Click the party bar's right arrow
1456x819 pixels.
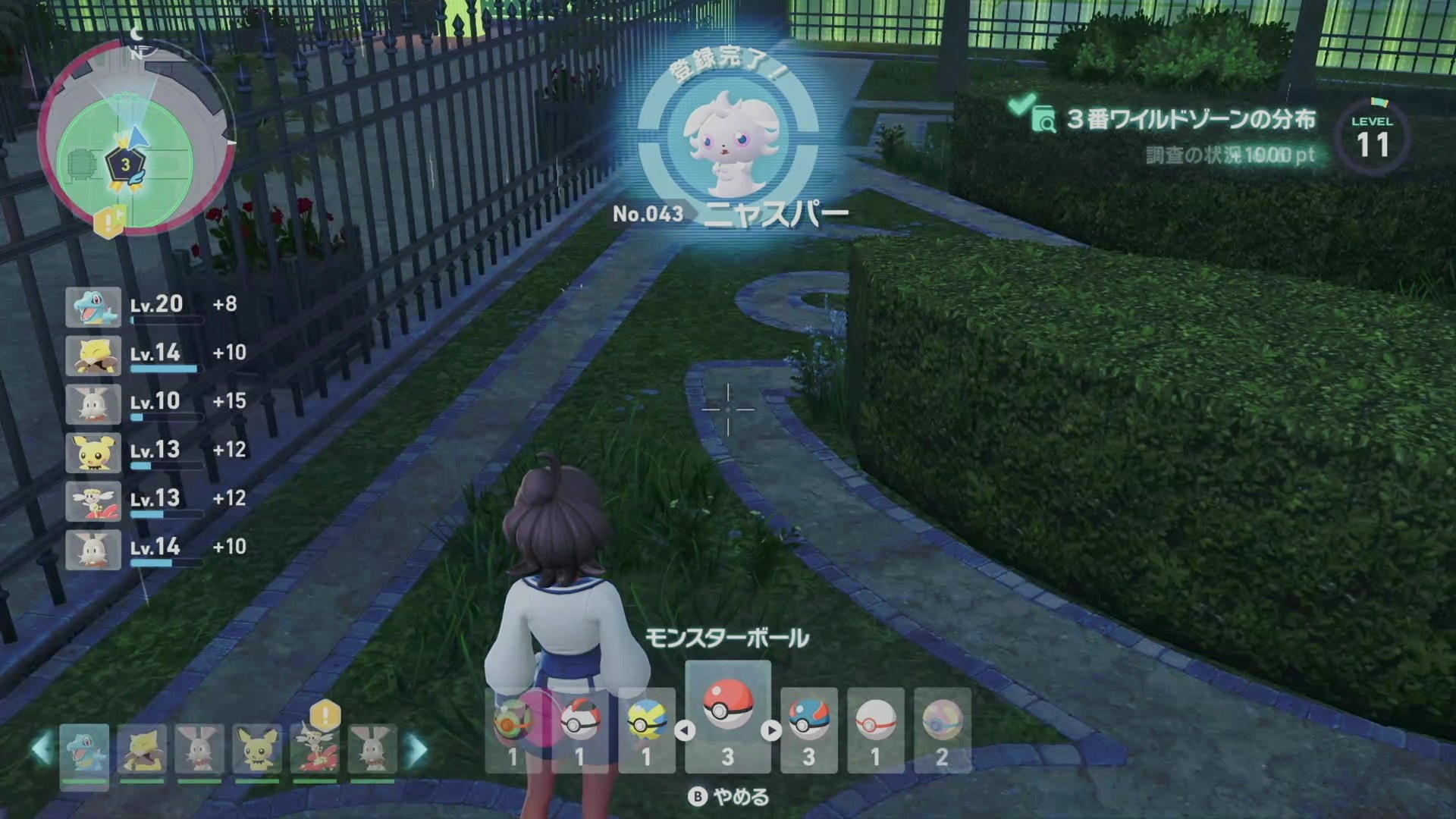(x=417, y=749)
